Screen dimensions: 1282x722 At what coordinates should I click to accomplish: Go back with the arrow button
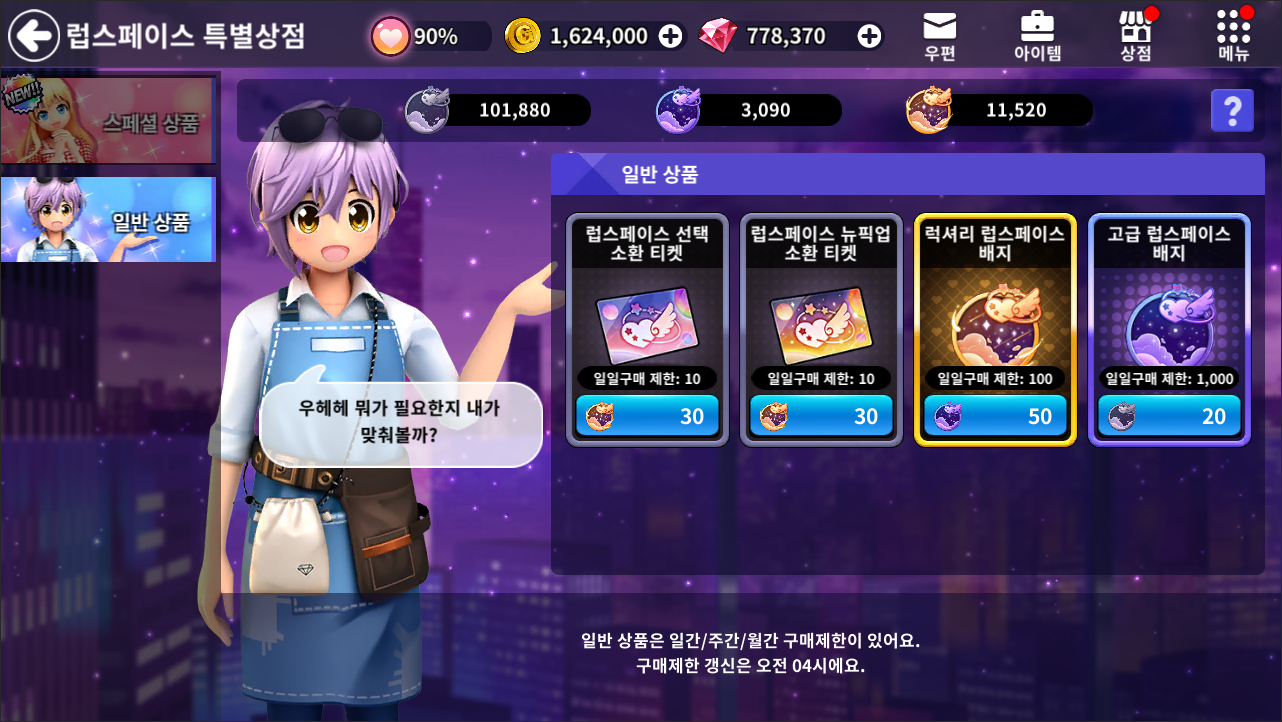click(x=34, y=36)
